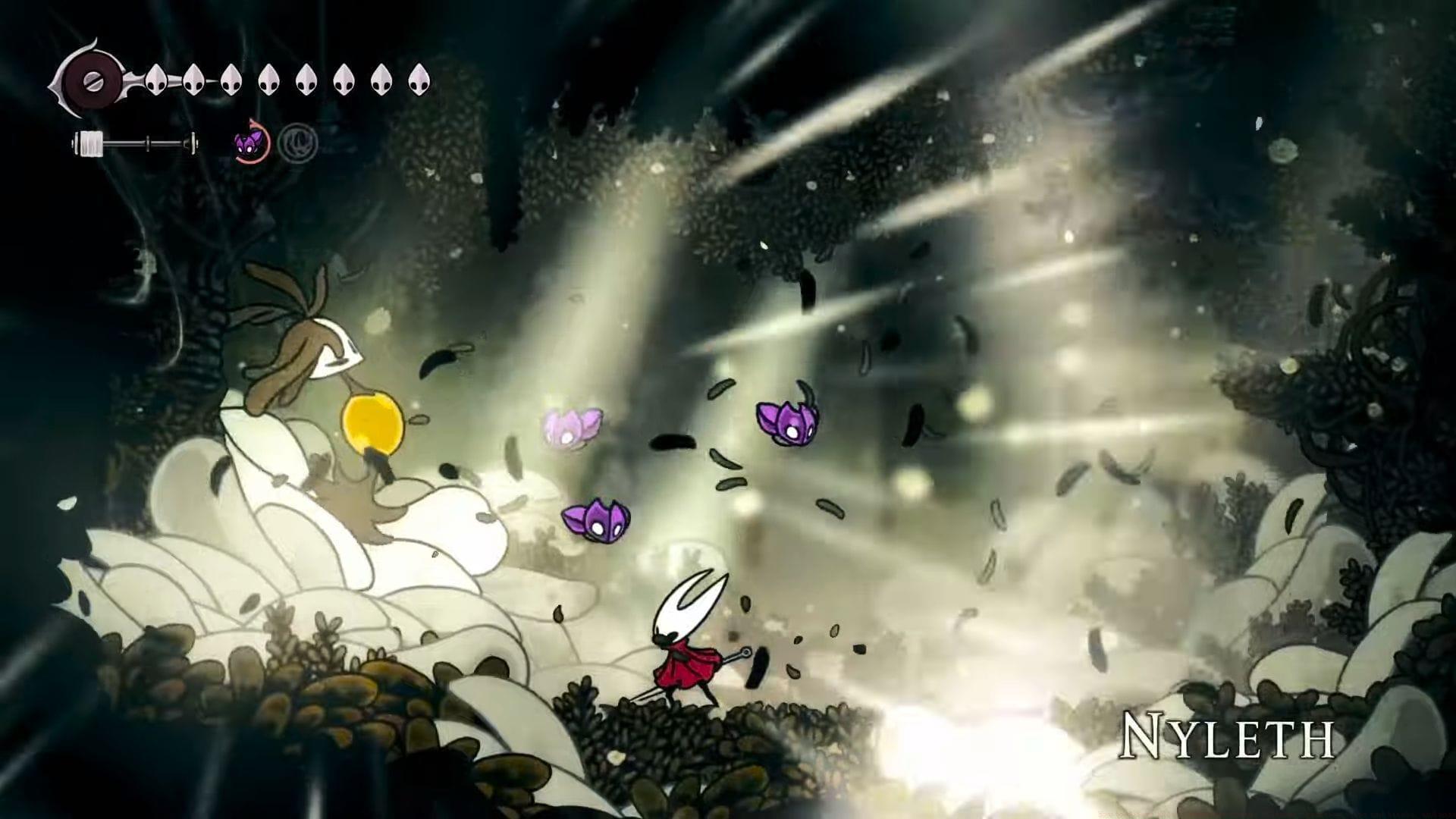Click the dark silk wheel to toggle it
The image size is (1456, 819).
tap(95, 80)
